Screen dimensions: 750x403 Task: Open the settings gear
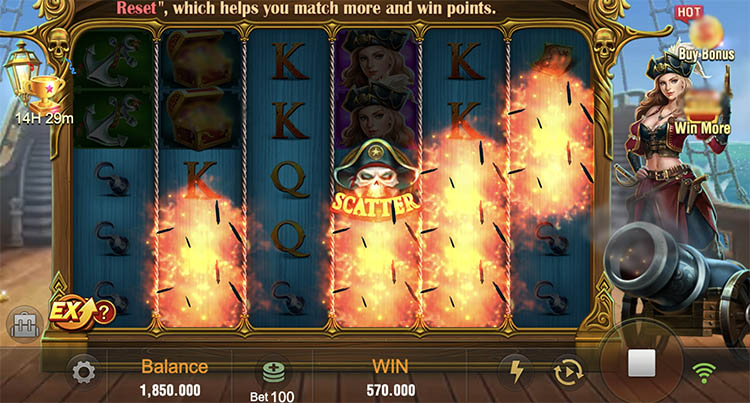[84, 373]
